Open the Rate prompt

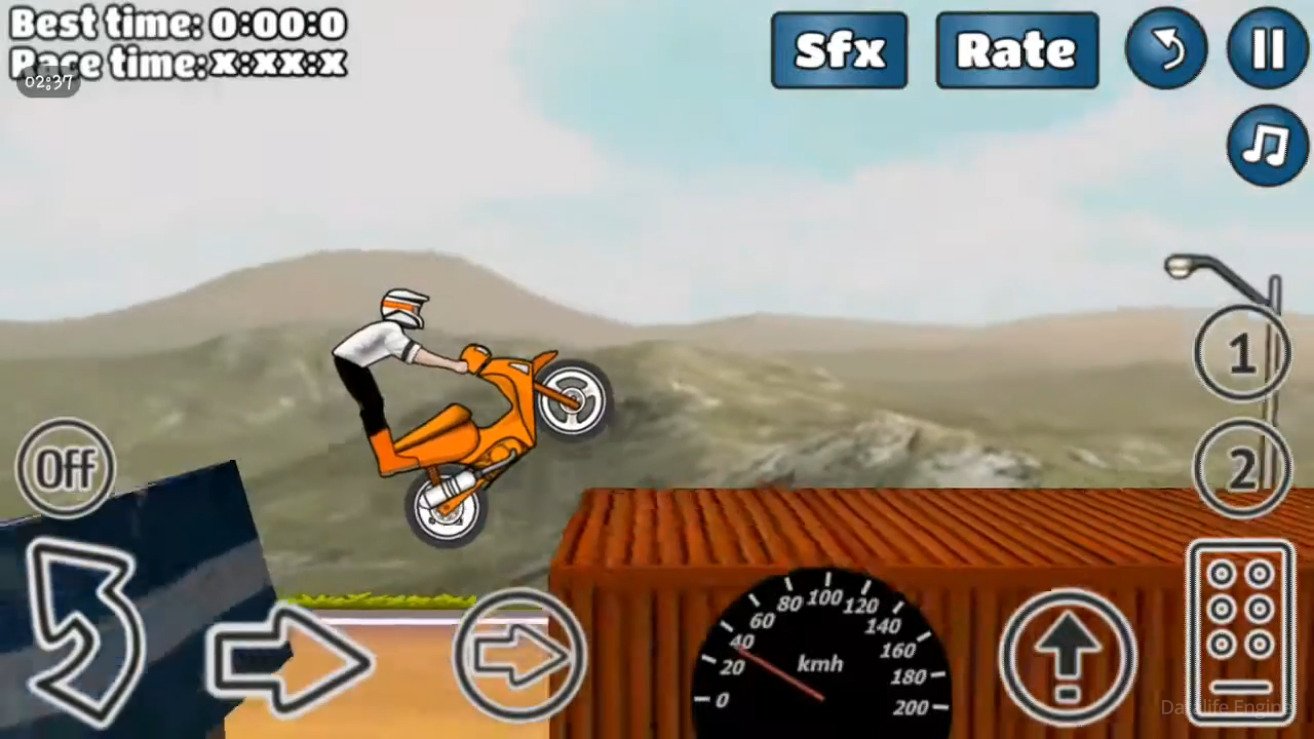(1016, 49)
